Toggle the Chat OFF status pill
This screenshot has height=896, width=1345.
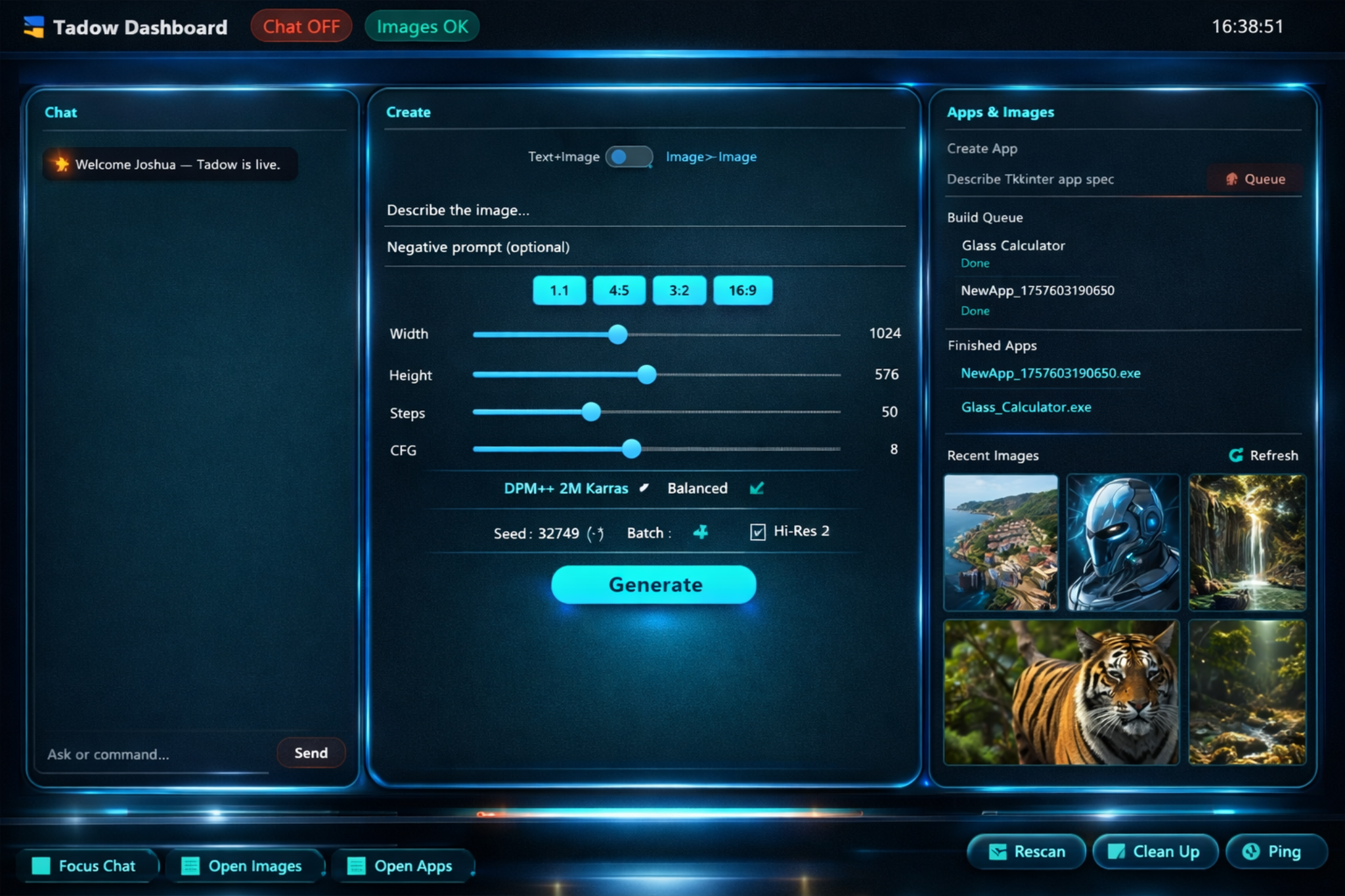pyautogui.click(x=301, y=26)
